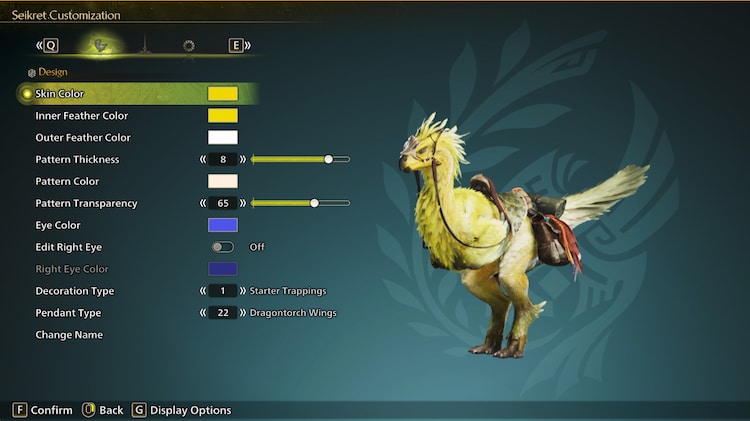
Task: Toggle the Edit Right Eye switch
Action: coord(222,247)
